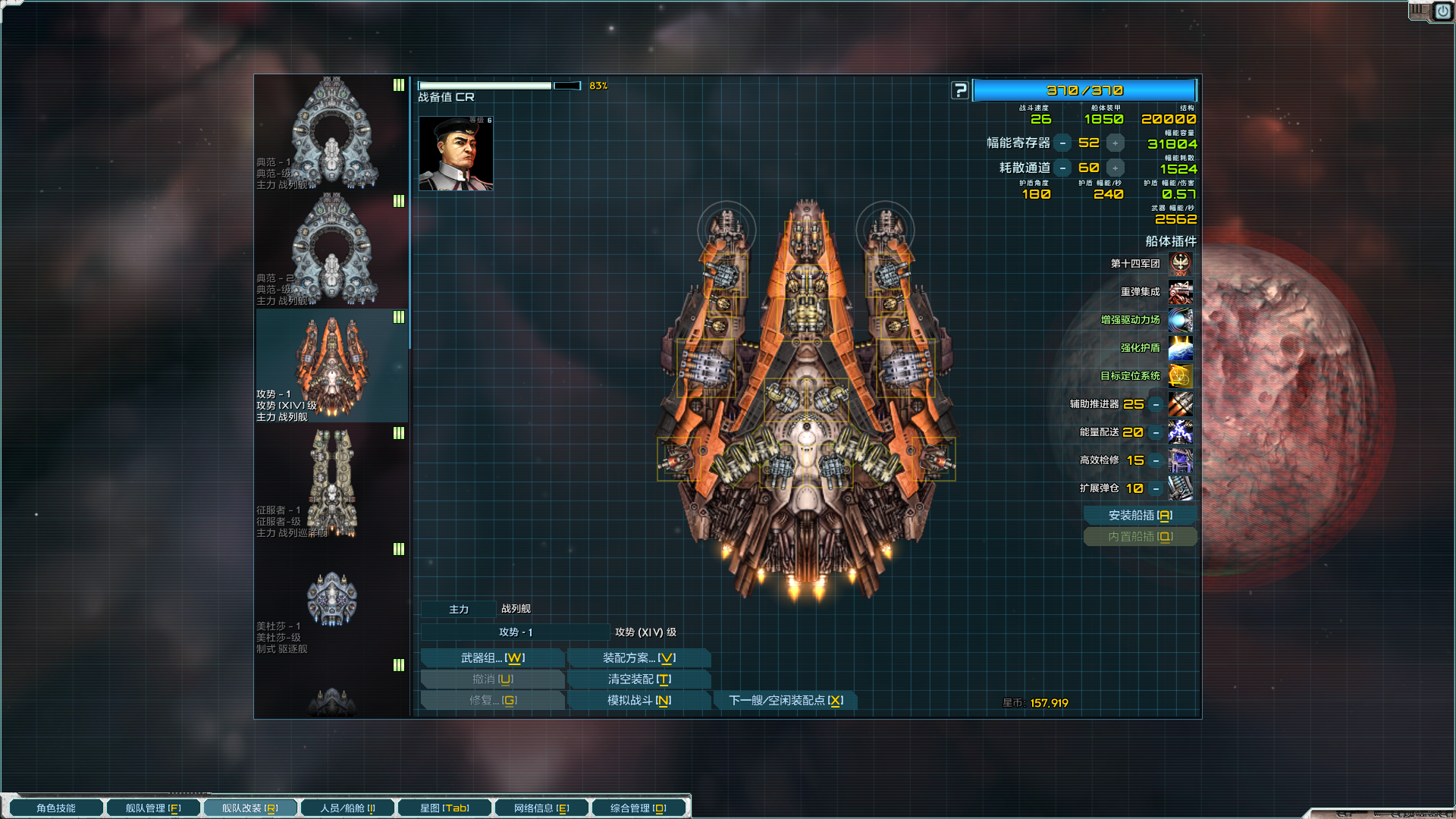The height and width of the screenshot is (819, 1456).
Task: Open the 装配方案 loadout variants
Action: click(x=639, y=658)
